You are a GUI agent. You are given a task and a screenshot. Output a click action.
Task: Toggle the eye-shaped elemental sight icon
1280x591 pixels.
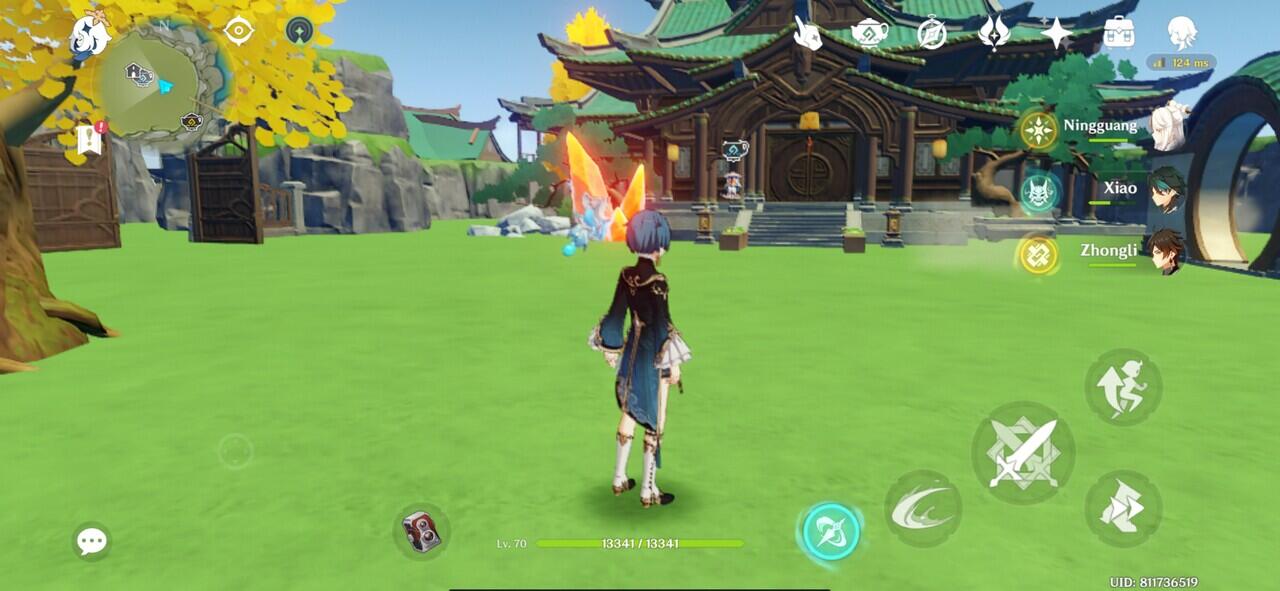point(238,31)
